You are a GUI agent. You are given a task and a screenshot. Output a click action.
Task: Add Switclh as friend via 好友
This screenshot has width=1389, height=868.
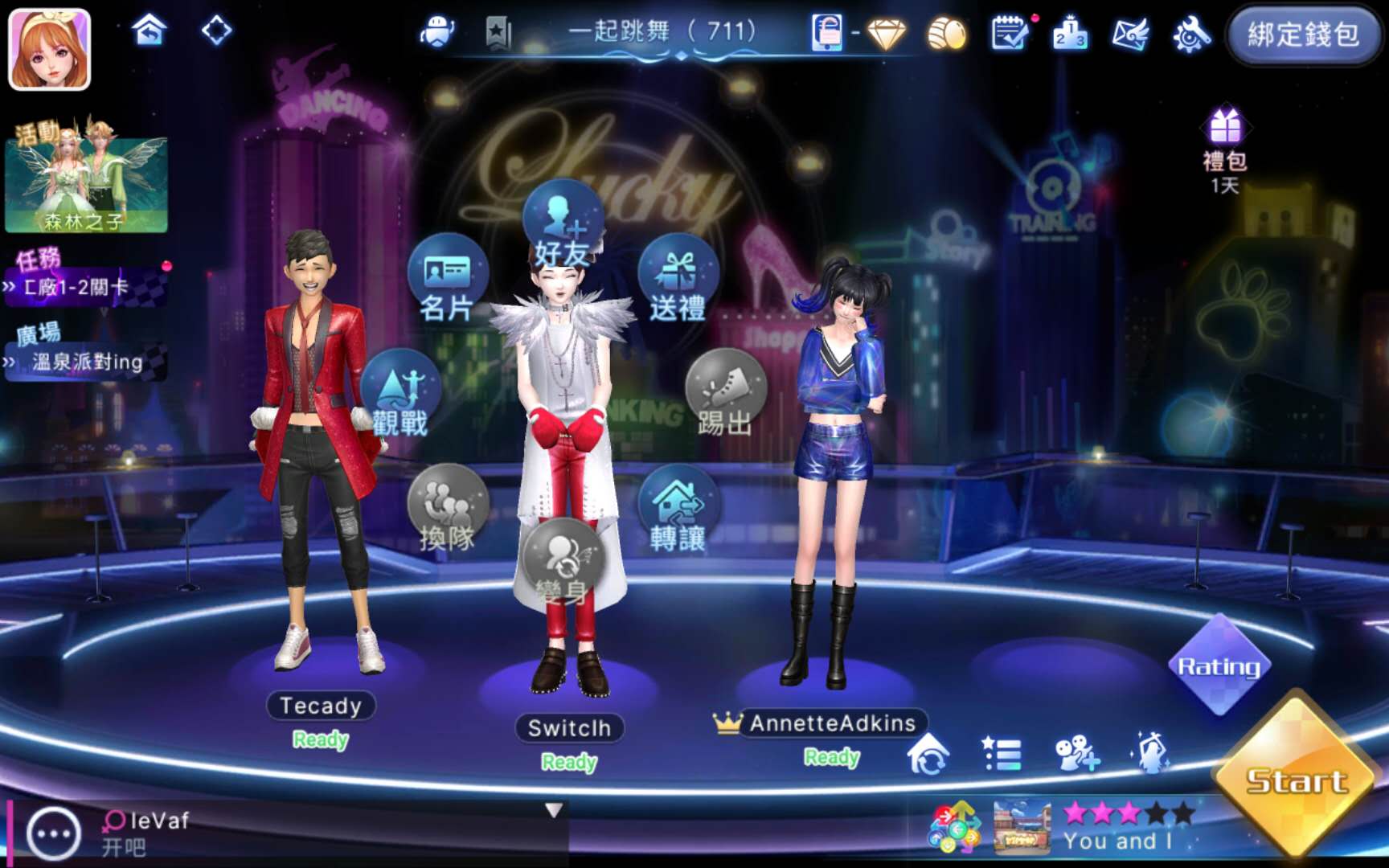(x=563, y=227)
